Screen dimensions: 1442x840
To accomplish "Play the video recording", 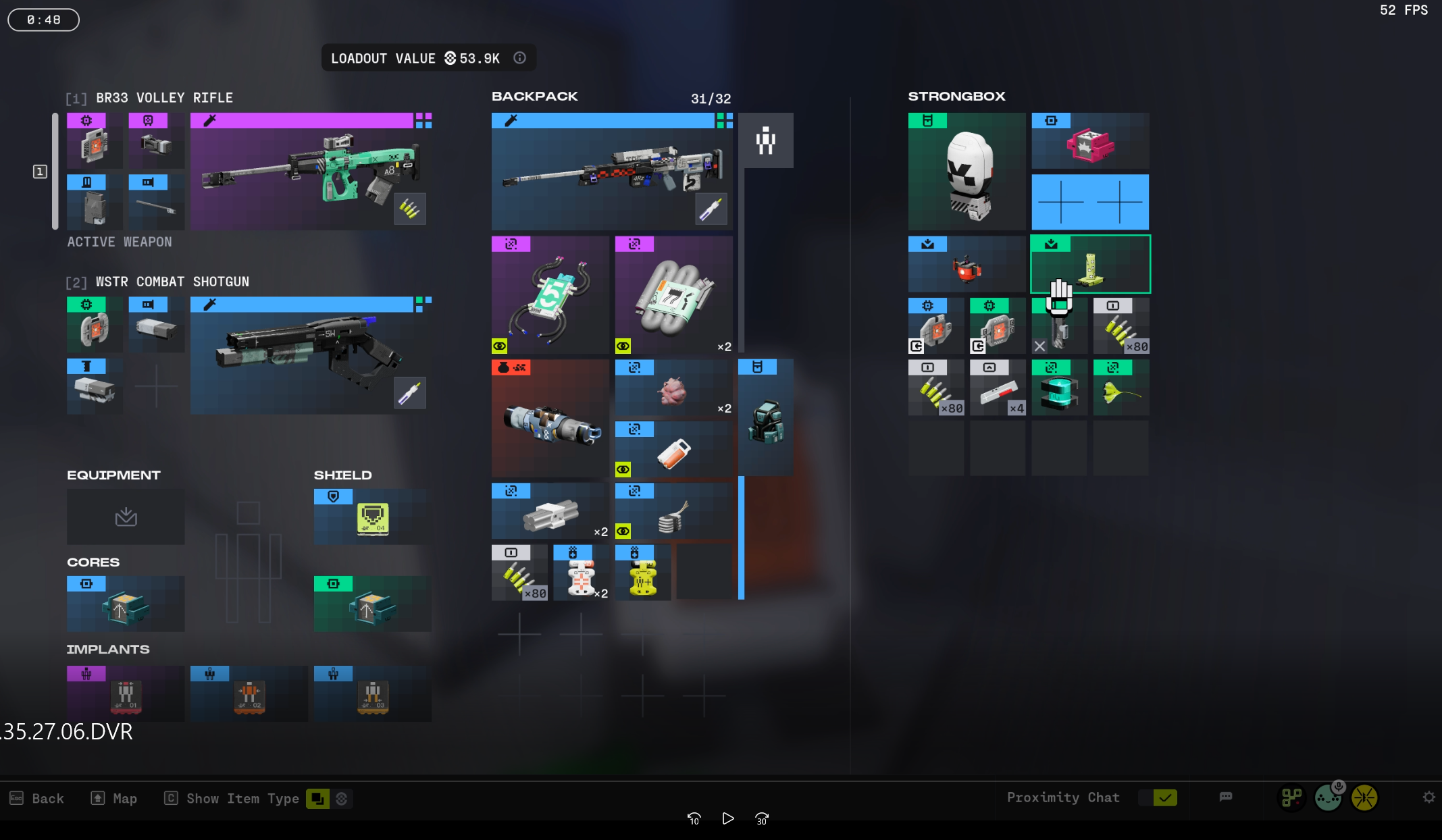I will click(727, 819).
